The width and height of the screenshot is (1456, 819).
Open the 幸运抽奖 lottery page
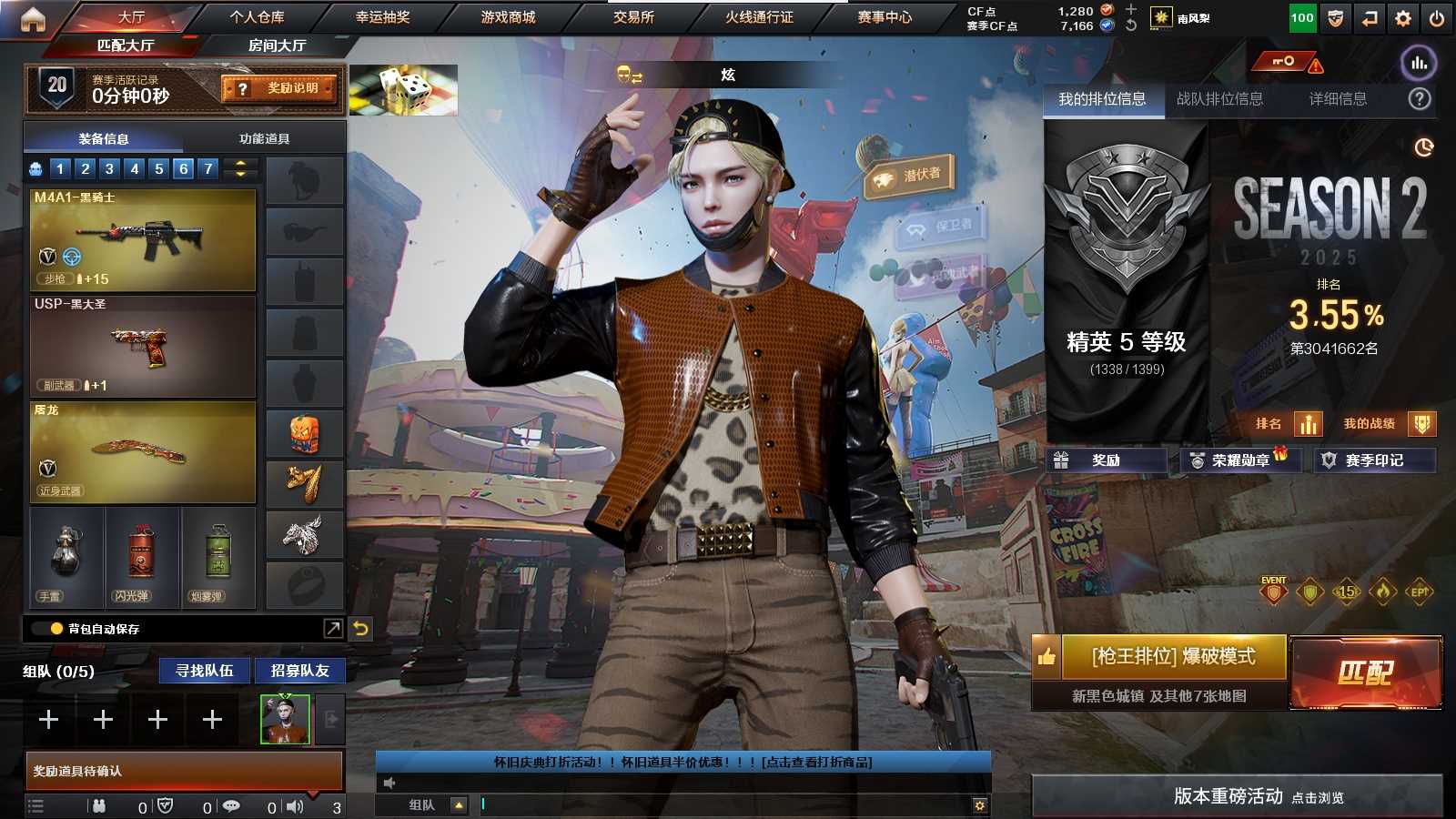[x=382, y=16]
